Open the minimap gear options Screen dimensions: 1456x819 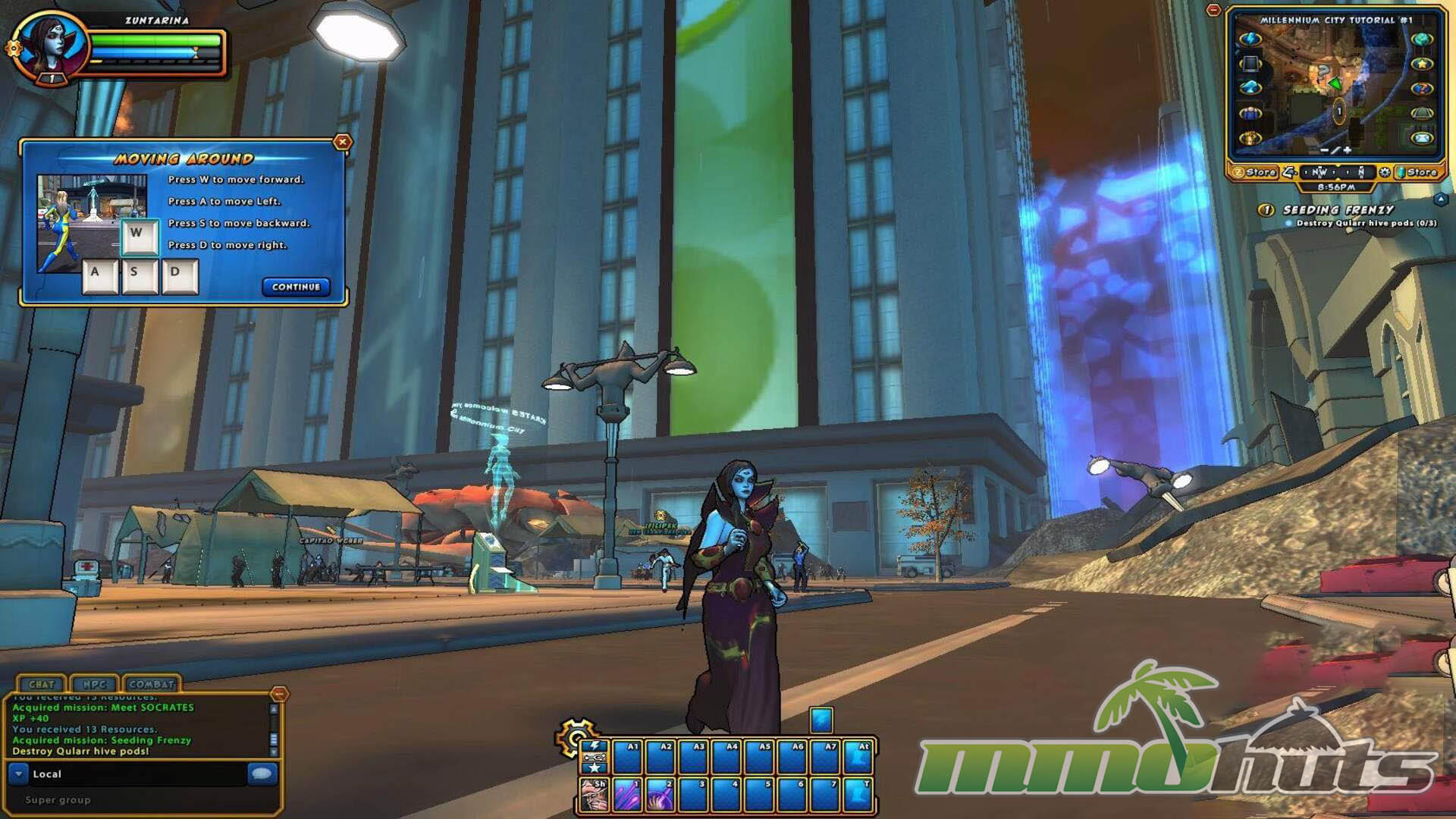click(x=1385, y=172)
